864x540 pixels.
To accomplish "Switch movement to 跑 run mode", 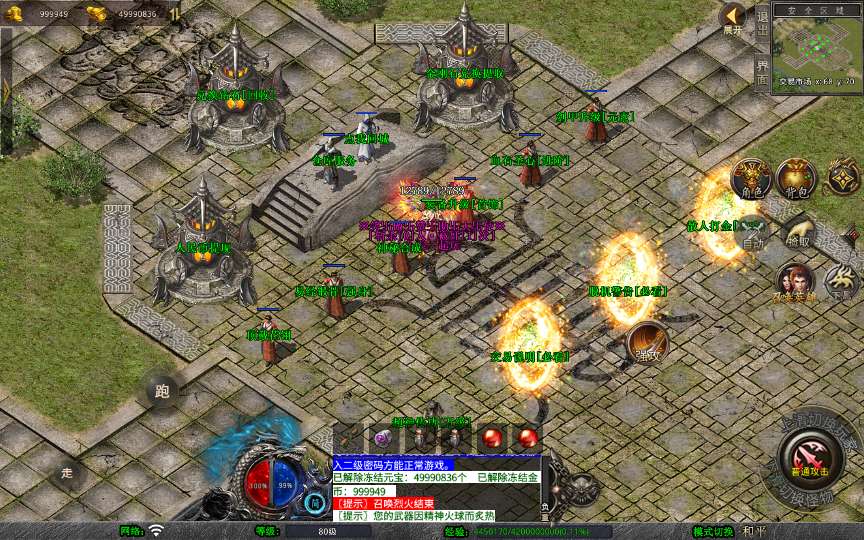I will pyautogui.click(x=162, y=391).
